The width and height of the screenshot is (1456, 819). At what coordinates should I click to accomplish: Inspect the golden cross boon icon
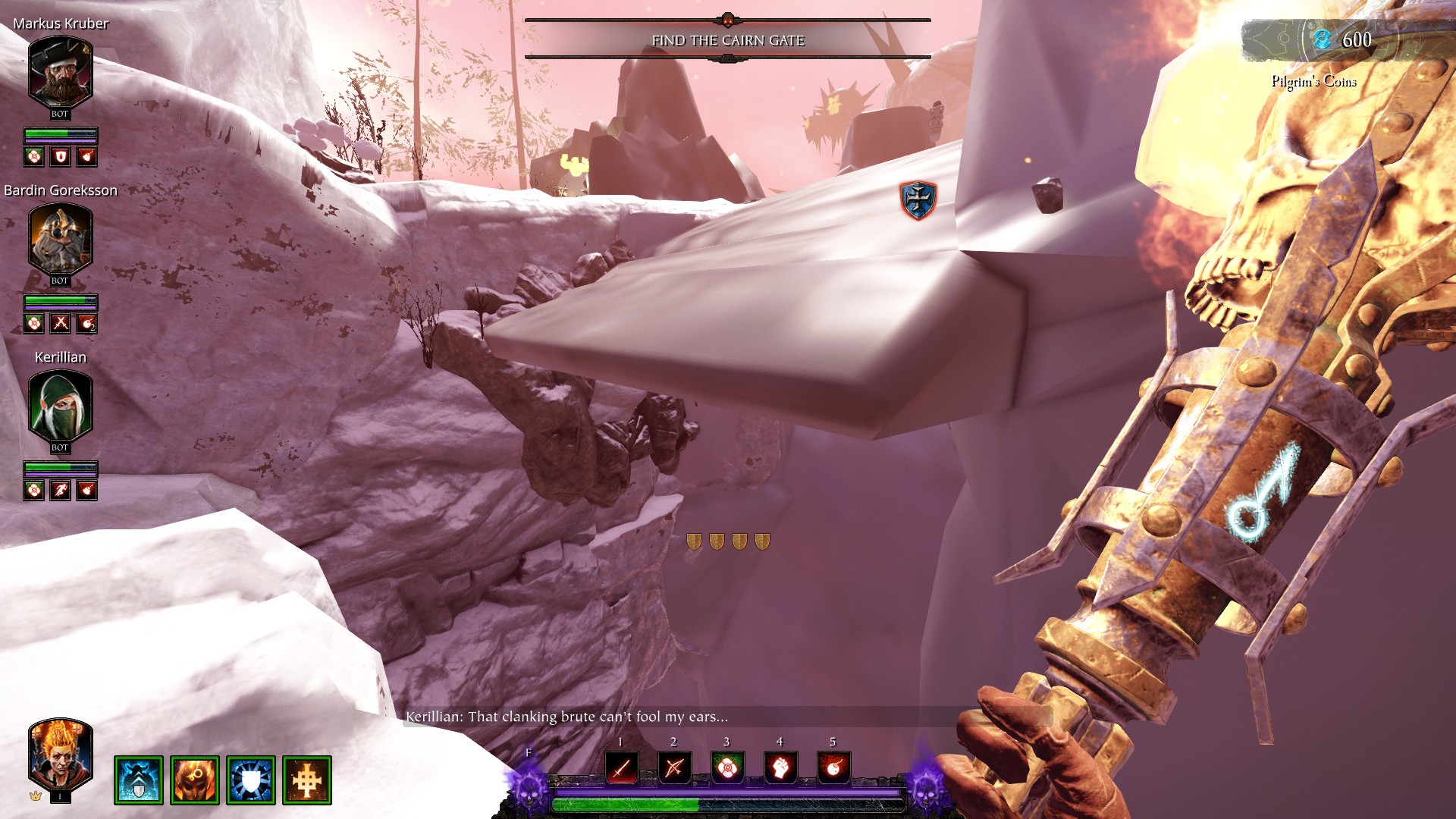pyautogui.click(x=307, y=780)
